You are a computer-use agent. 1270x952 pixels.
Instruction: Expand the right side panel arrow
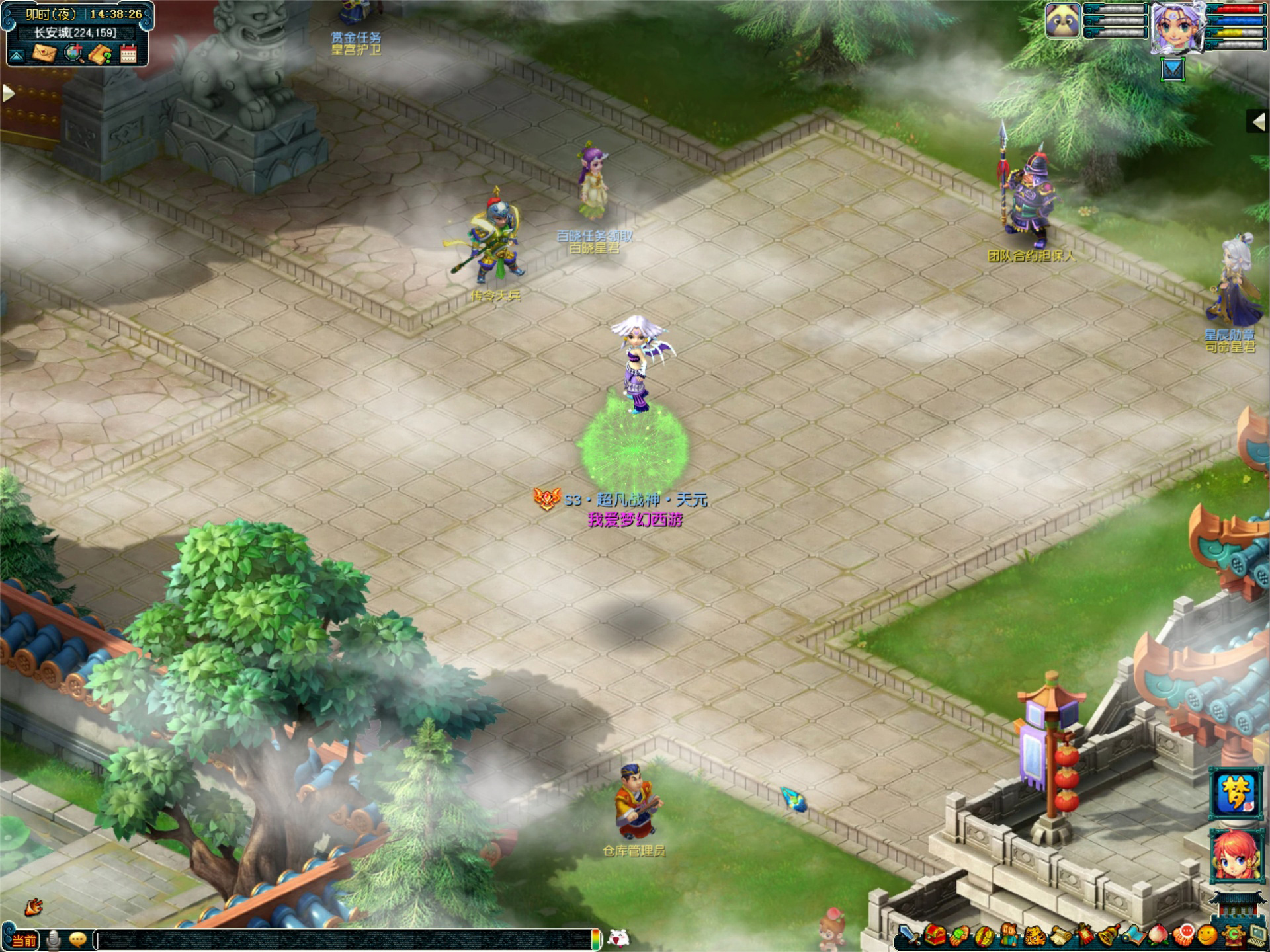(1257, 121)
